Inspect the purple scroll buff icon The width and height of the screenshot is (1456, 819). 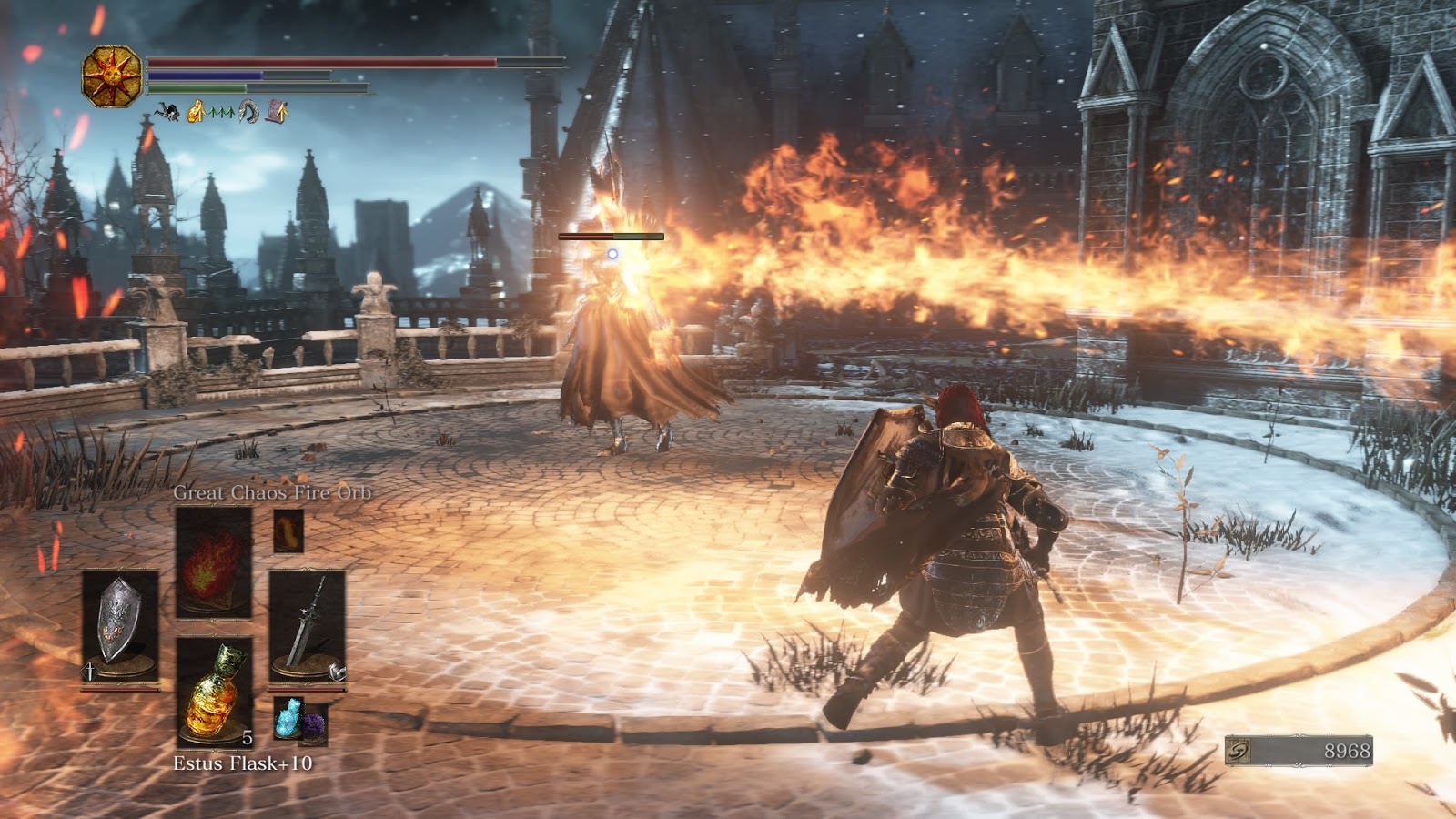(277, 113)
